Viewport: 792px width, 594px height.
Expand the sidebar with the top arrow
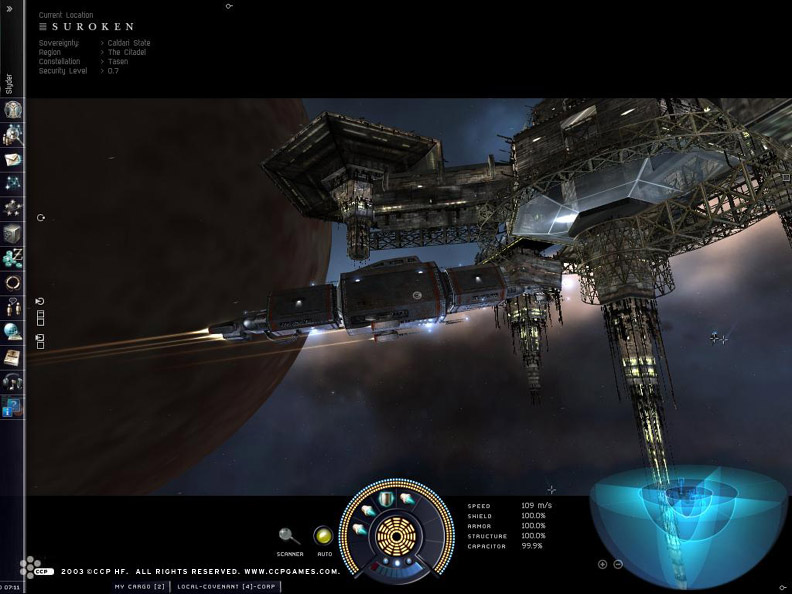click(9, 7)
